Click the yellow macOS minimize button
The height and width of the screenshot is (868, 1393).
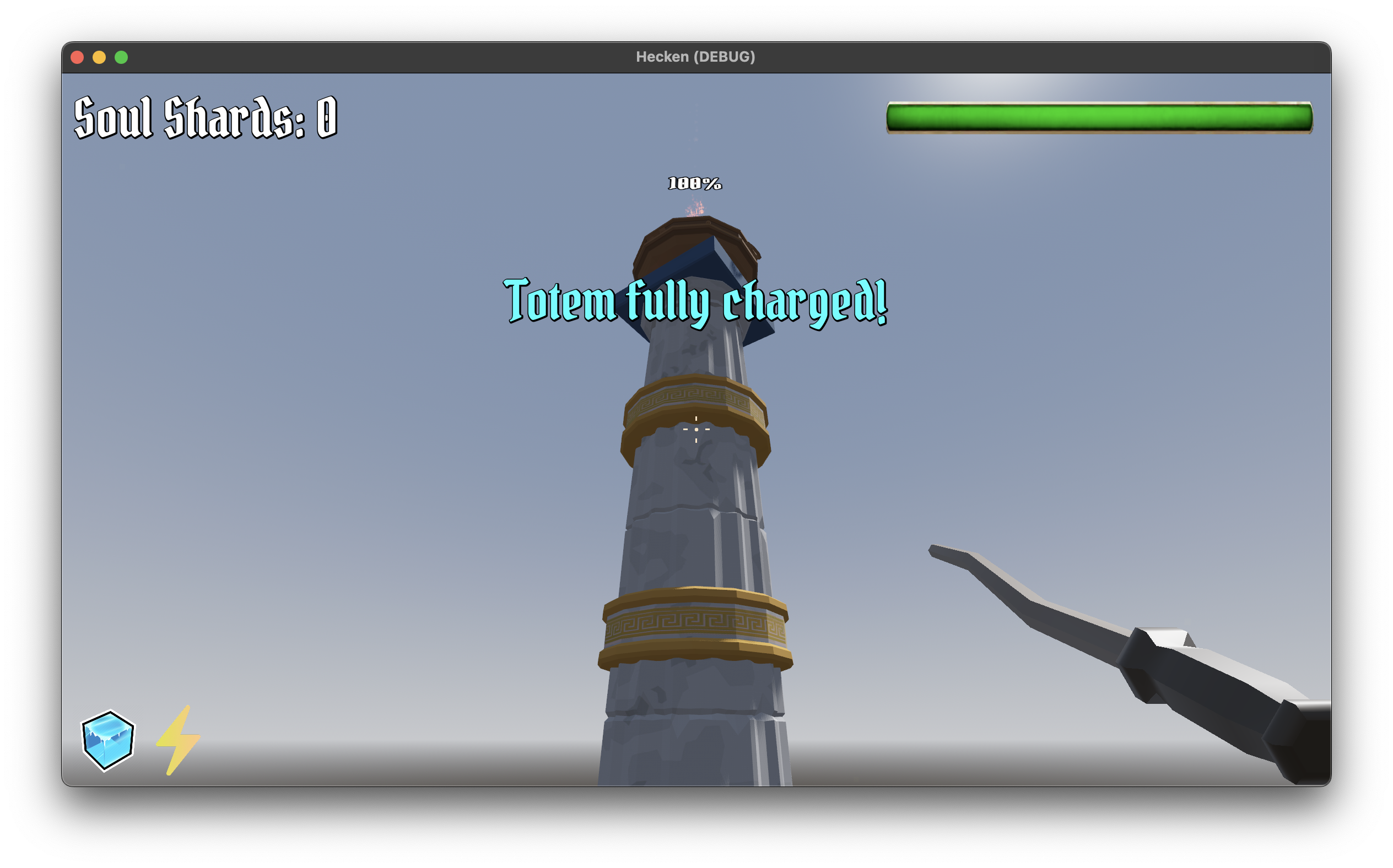tap(100, 56)
